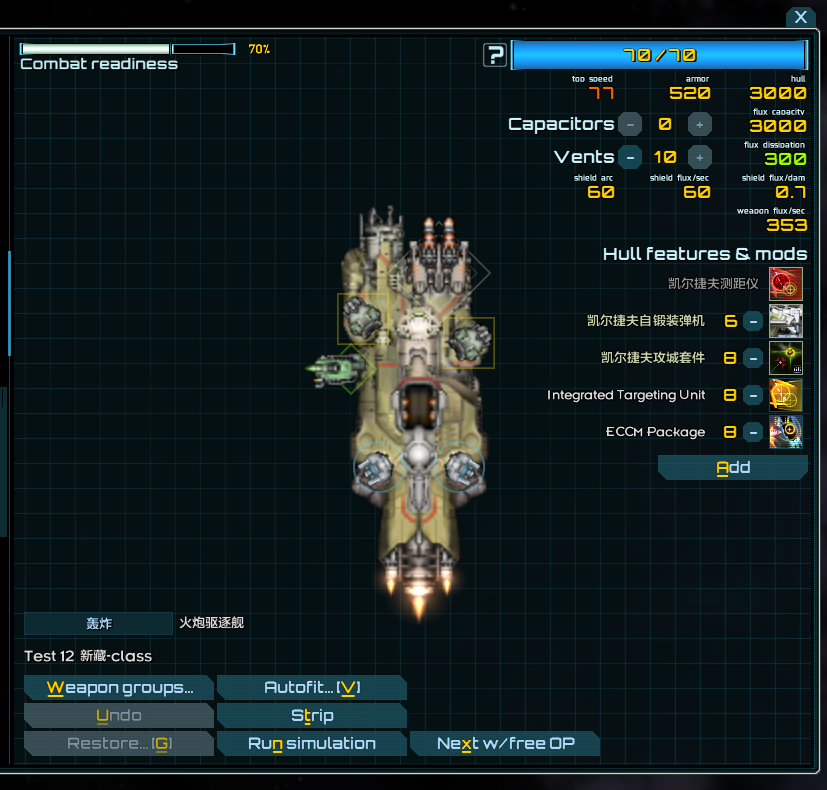Run simulation with this loadout
This screenshot has width=827, height=790.
[x=311, y=744]
